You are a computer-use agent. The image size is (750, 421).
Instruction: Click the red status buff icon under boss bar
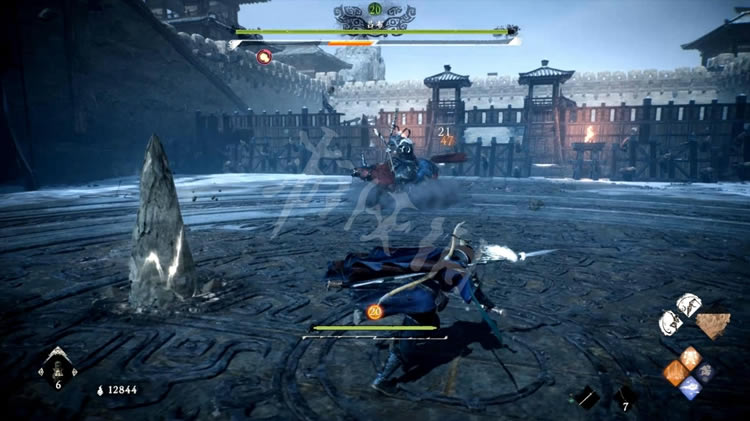point(264,56)
